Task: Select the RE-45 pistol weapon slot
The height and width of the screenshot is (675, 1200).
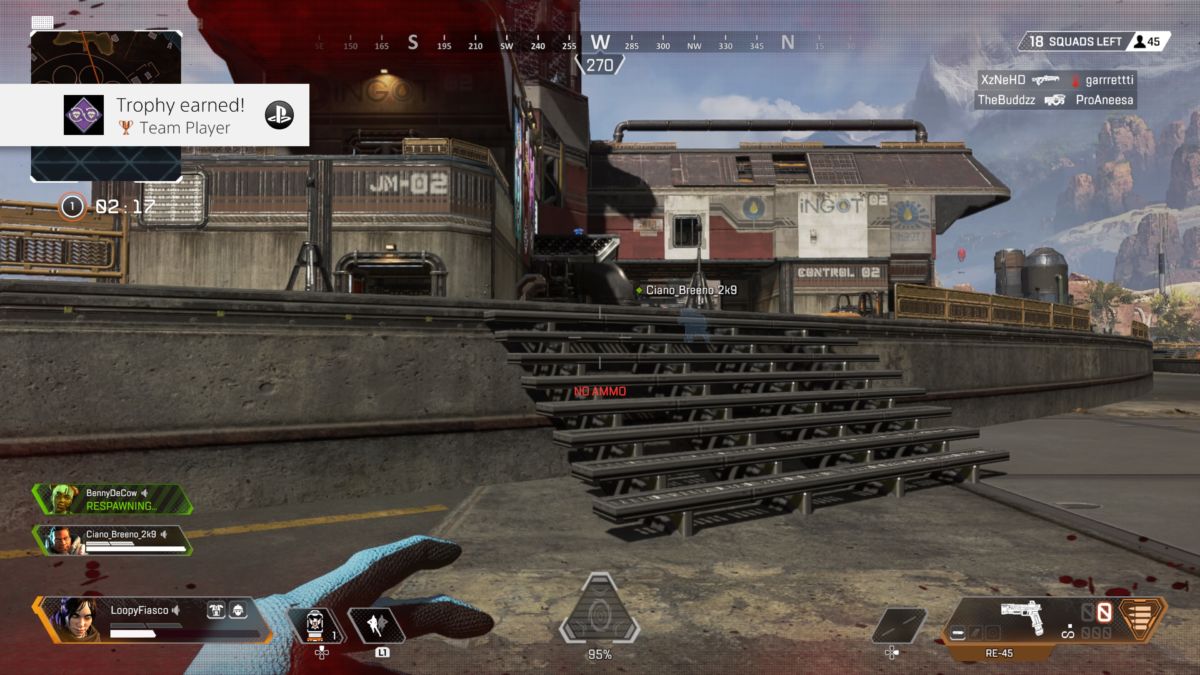Action: (x=1020, y=619)
